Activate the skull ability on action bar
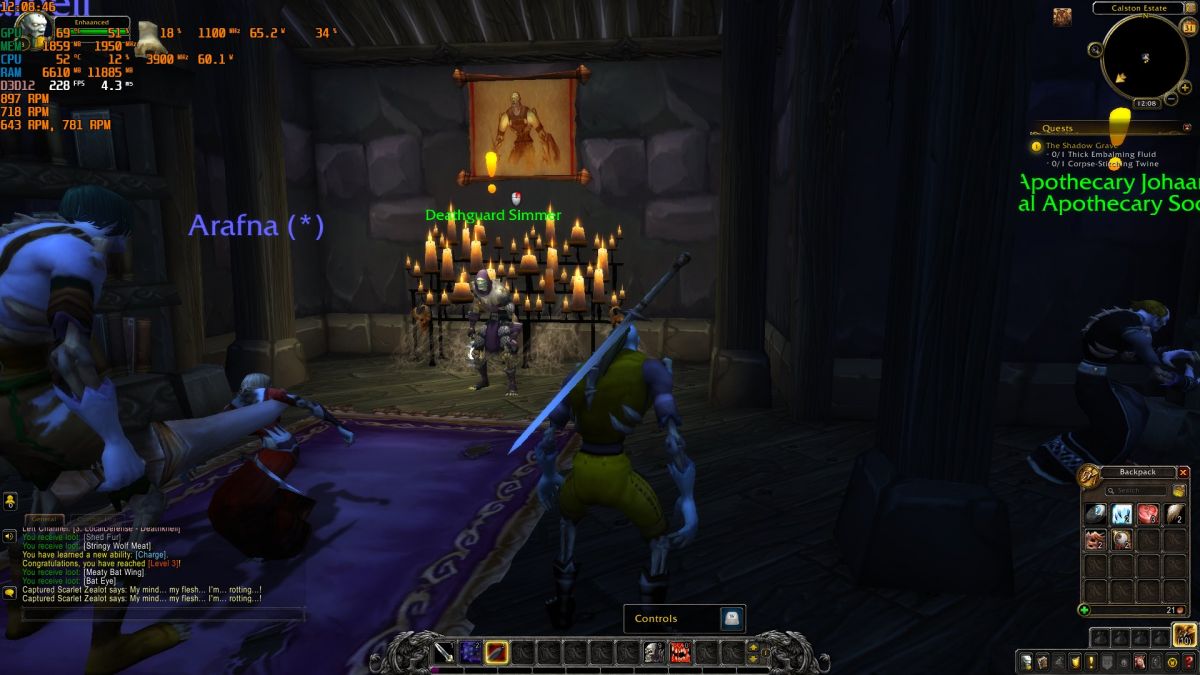 pos(654,653)
